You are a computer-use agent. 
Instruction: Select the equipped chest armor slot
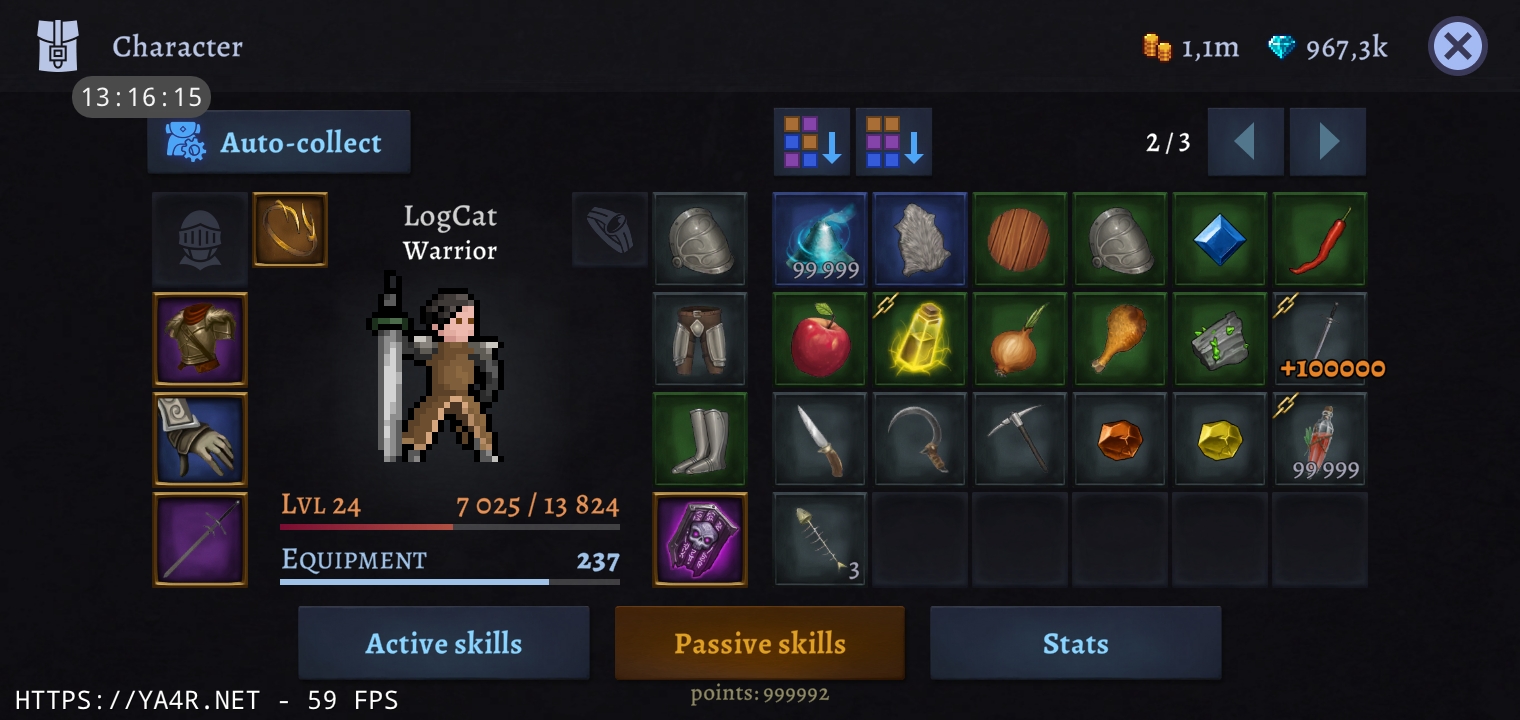(200, 339)
